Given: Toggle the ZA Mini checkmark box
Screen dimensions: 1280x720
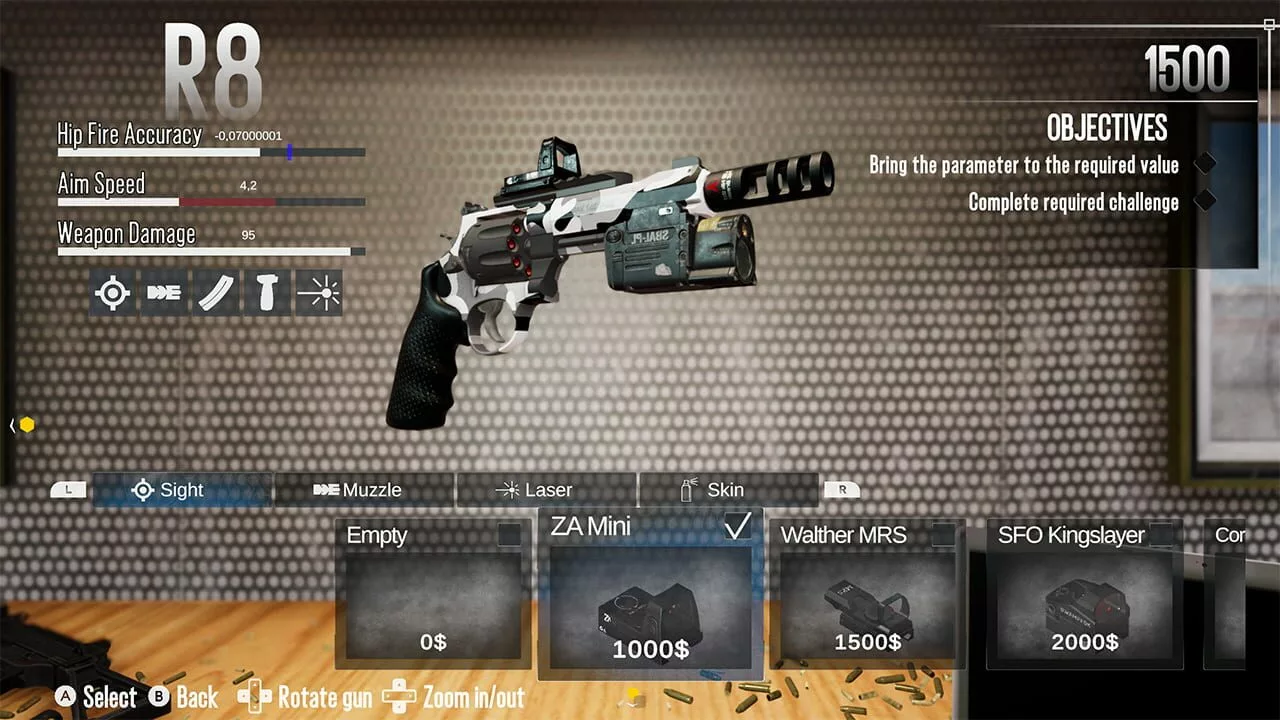Looking at the screenshot, I should (x=738, y=526).
